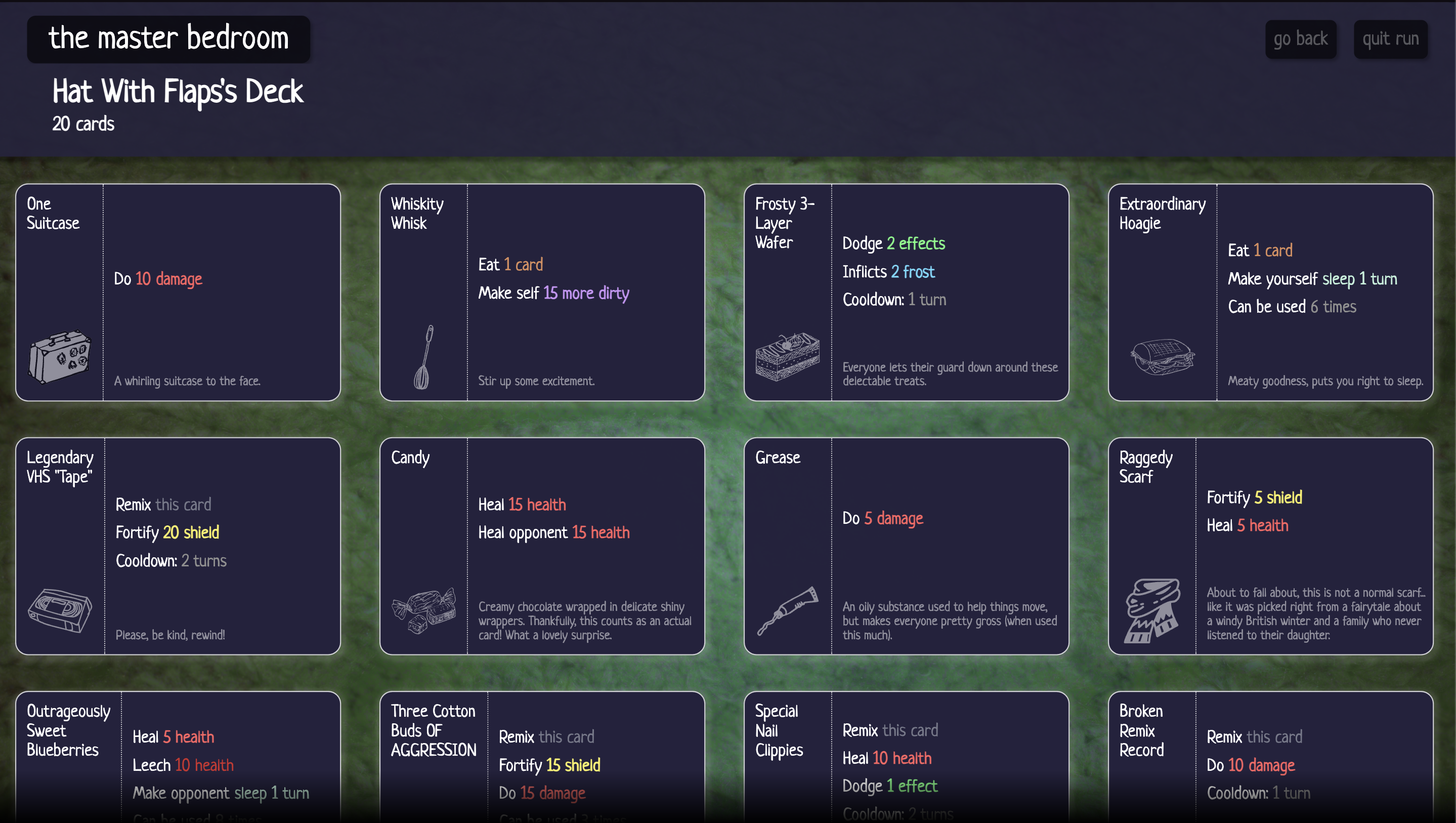Click Hat With Flaps's Deck heading
Image resolution: width=1456 pixels, height=823 pixels.
click(178, 91)
